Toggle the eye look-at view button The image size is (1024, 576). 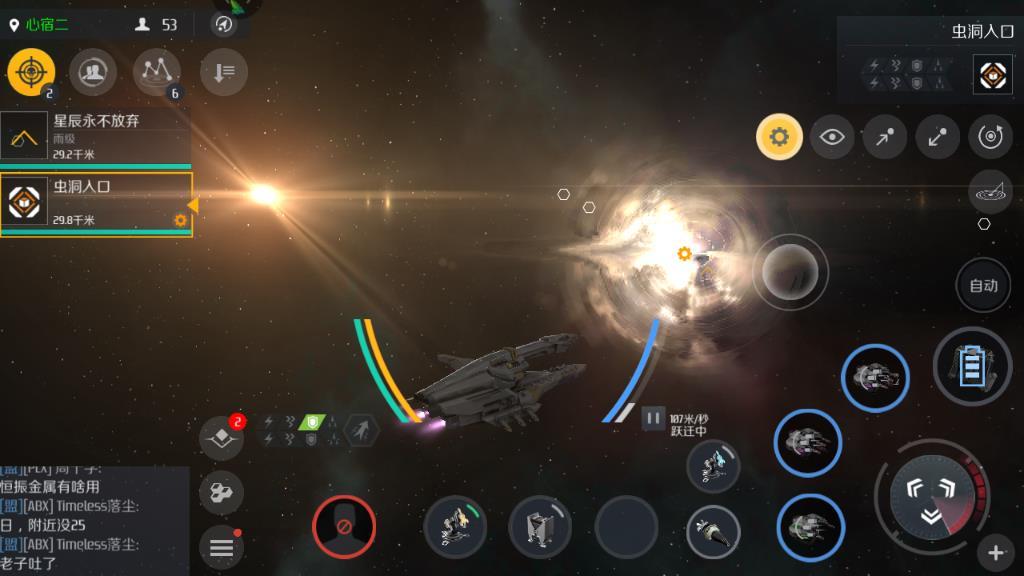click(831, 137)
